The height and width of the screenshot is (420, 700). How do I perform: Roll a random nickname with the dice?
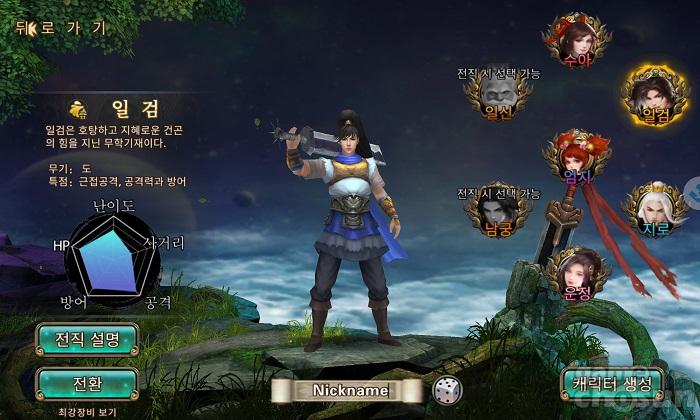click(x=446, y=390)
